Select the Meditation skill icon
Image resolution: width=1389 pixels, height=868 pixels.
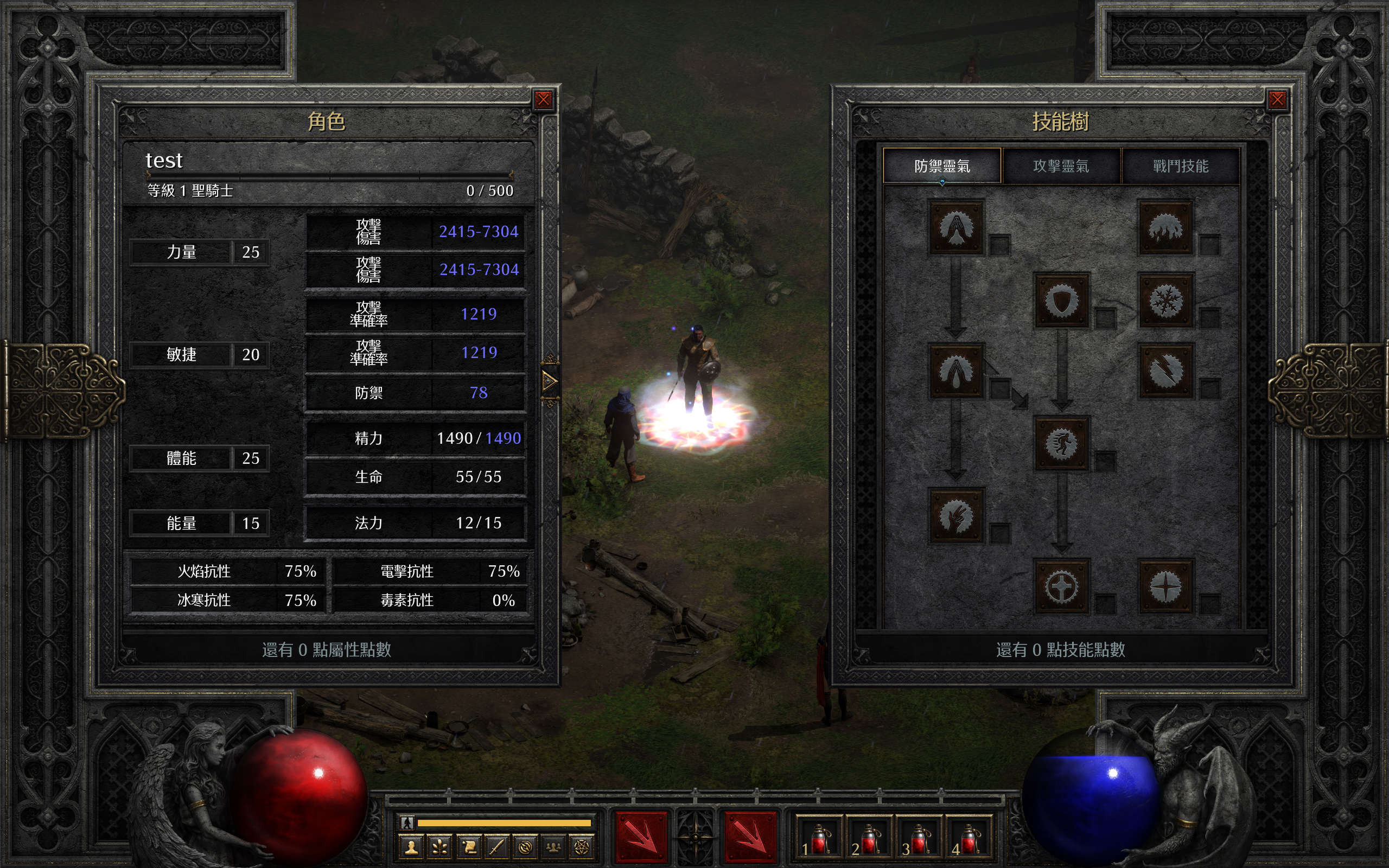[956, 515]
